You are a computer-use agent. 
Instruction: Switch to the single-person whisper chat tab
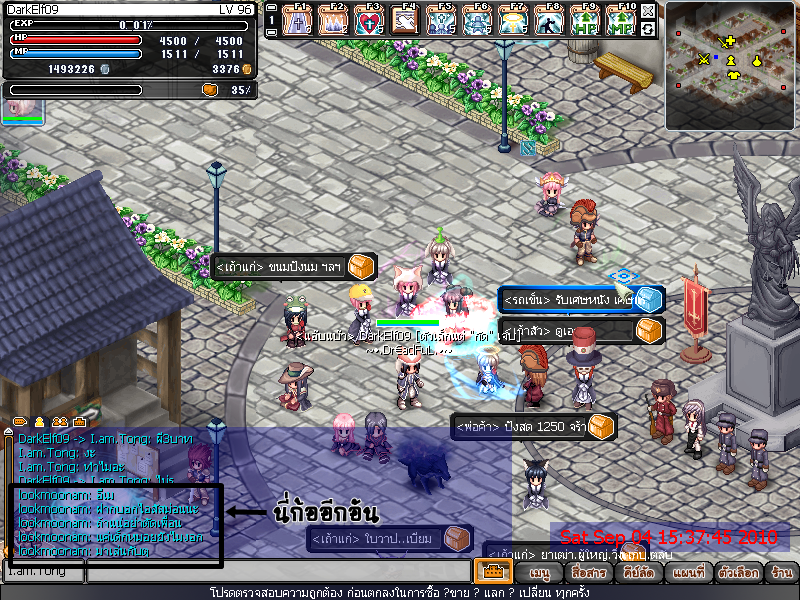pyautogui.click(x=40, y=423)
